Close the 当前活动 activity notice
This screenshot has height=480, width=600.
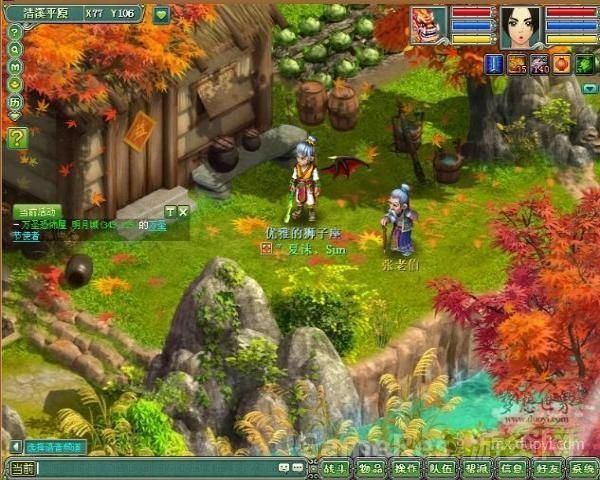click(x=183, y=212)
